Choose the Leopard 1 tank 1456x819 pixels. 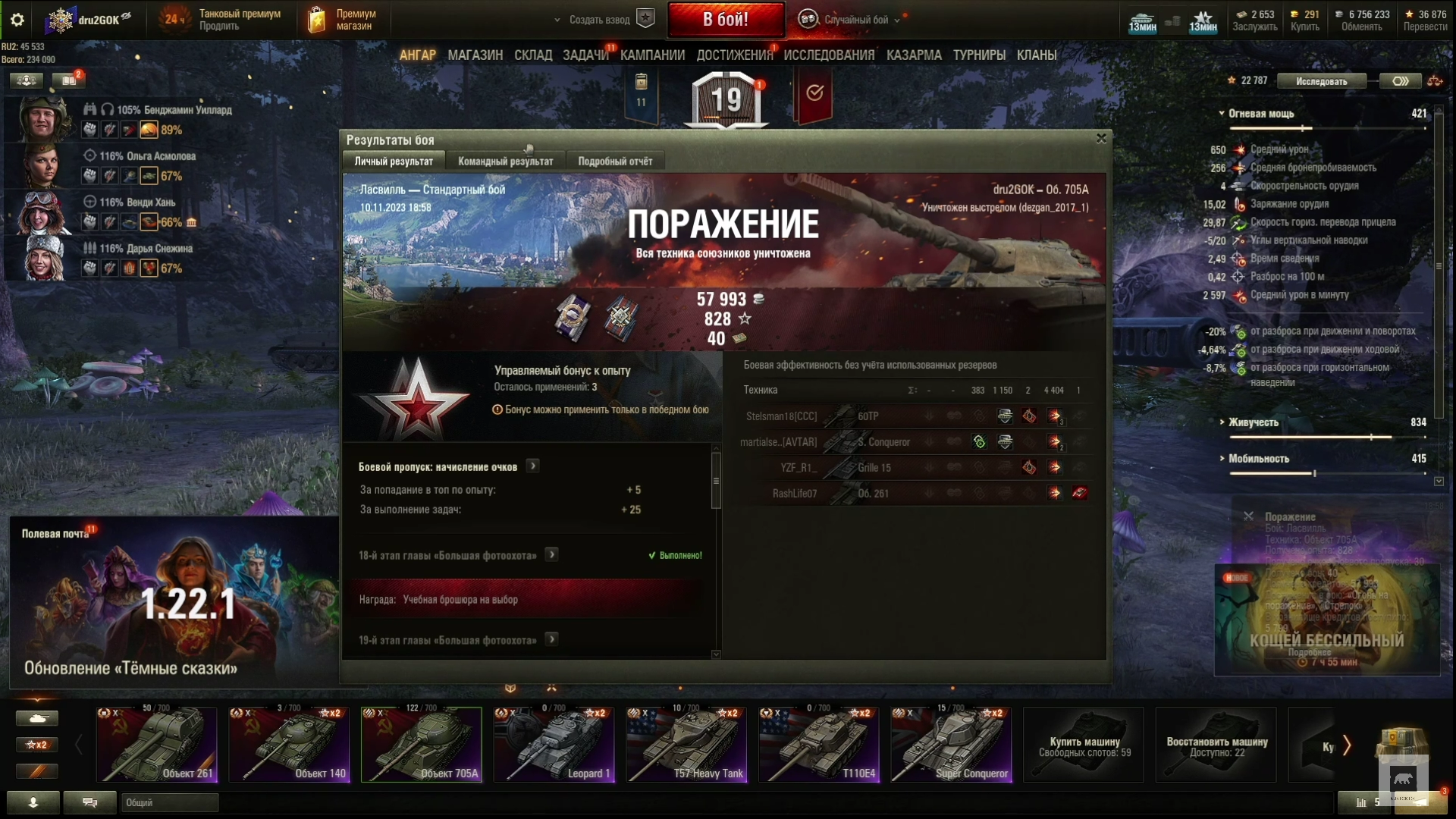554,744
